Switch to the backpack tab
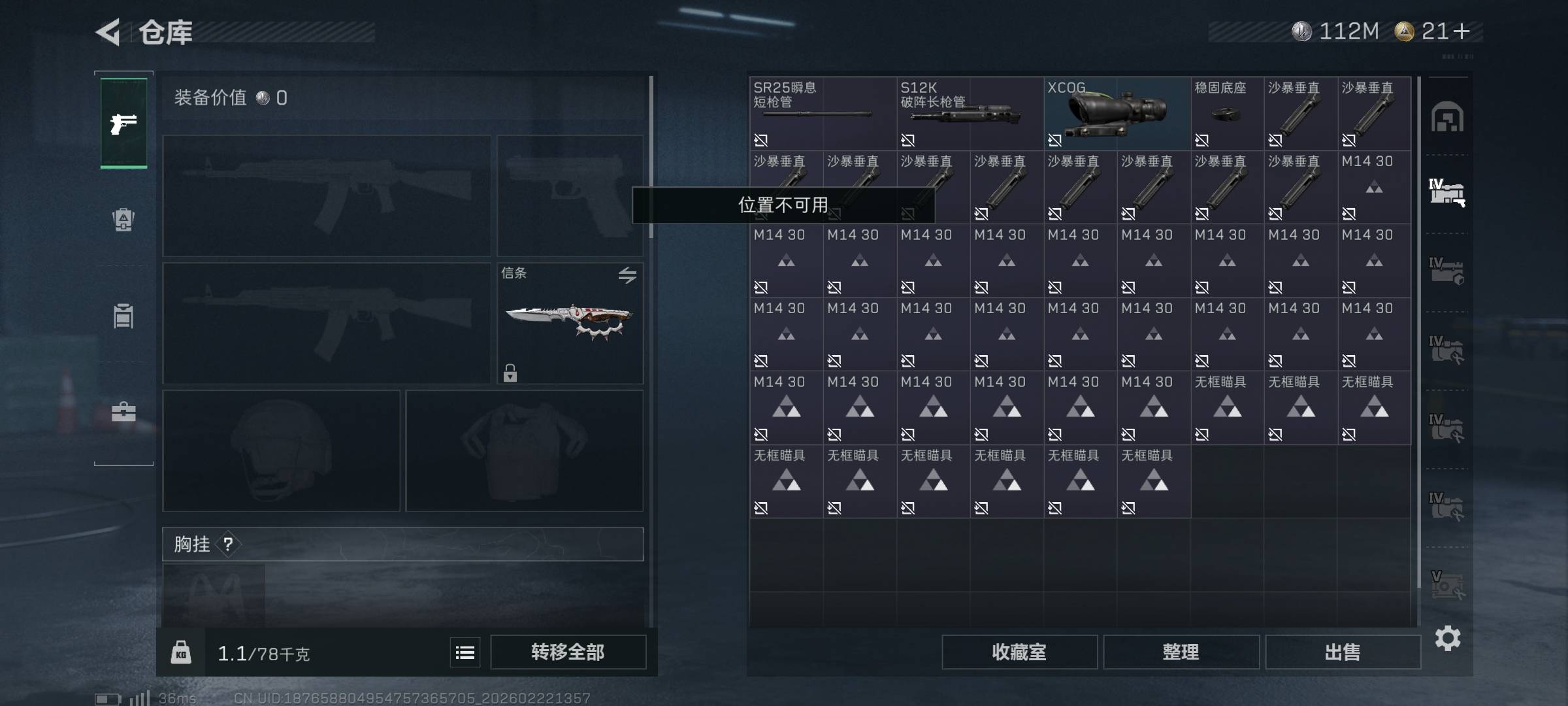The height and width of the screenshot is (706, 1568). point(123,220)
